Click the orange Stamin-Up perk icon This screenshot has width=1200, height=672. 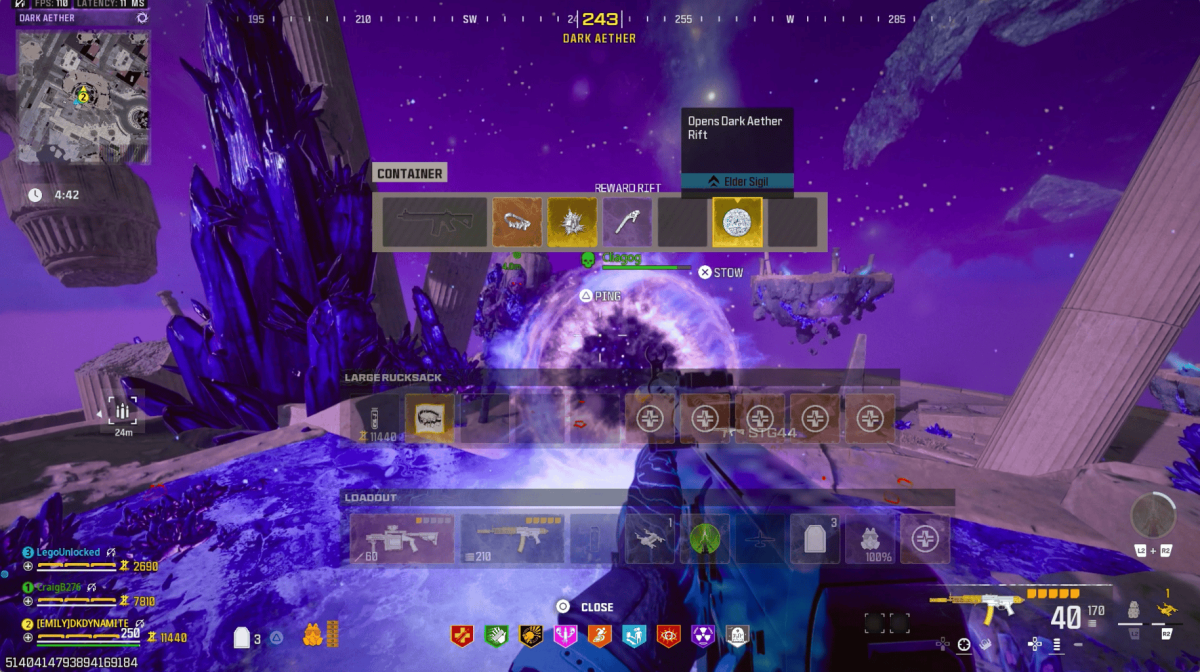click(600, 635)
